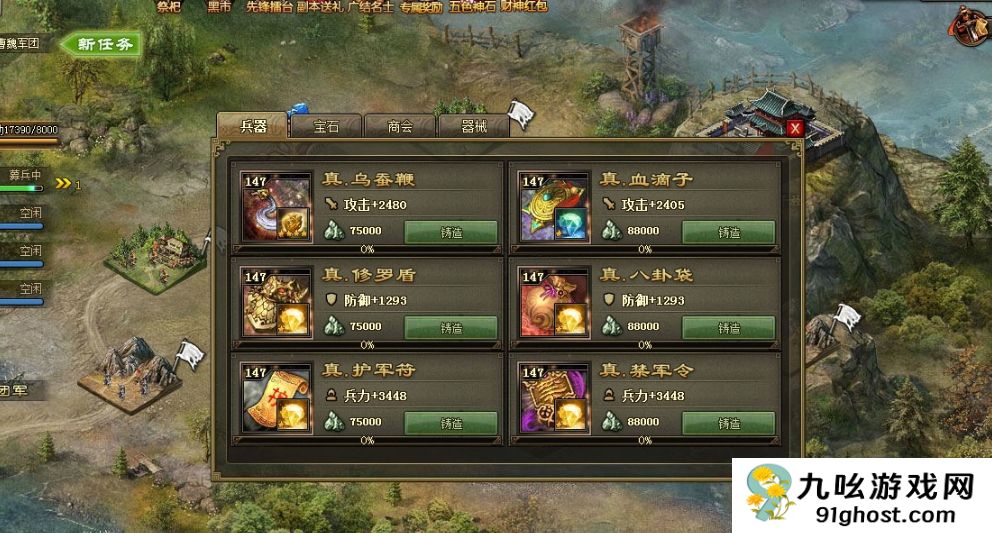Open the 五色神石 event entry
The image size is (992, 533).
[471, 6]
